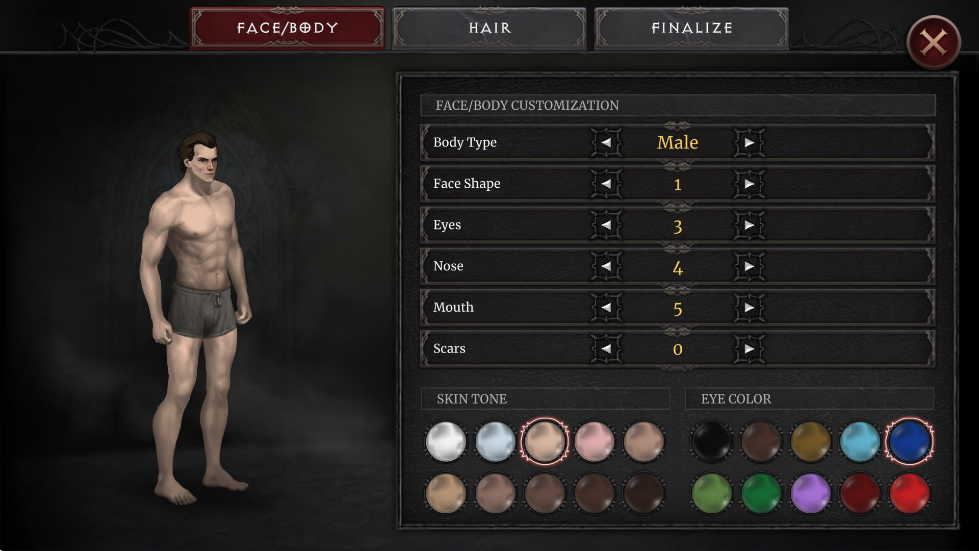The height and width of the screenshot is (551, 979).
Task: Close the character customization screen
Action: point(933,43)
